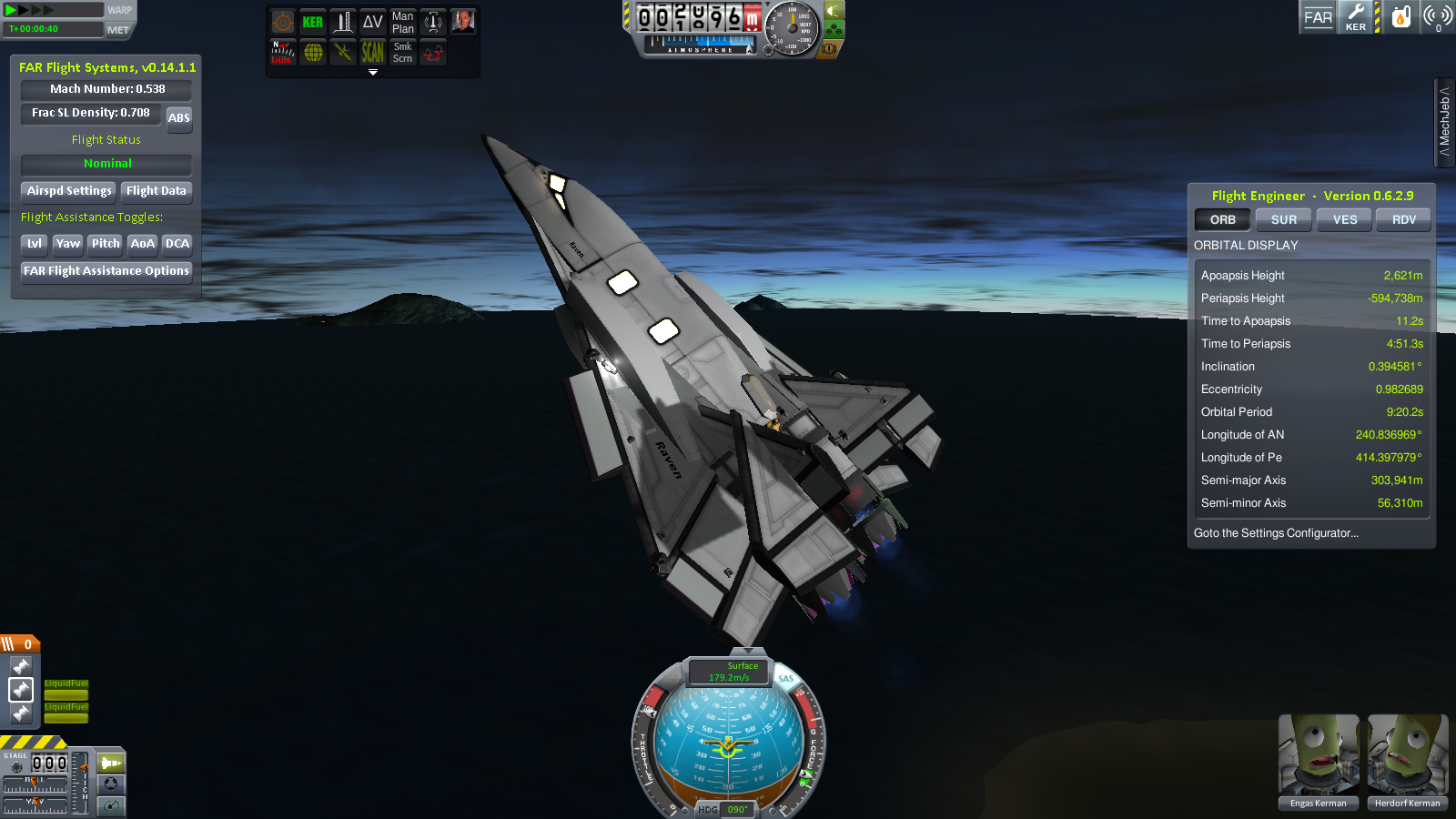The height and width of the screenshot is (819, 1456).
Task: Toggle the Yaw flight assistance
Action: pos(68,244)
